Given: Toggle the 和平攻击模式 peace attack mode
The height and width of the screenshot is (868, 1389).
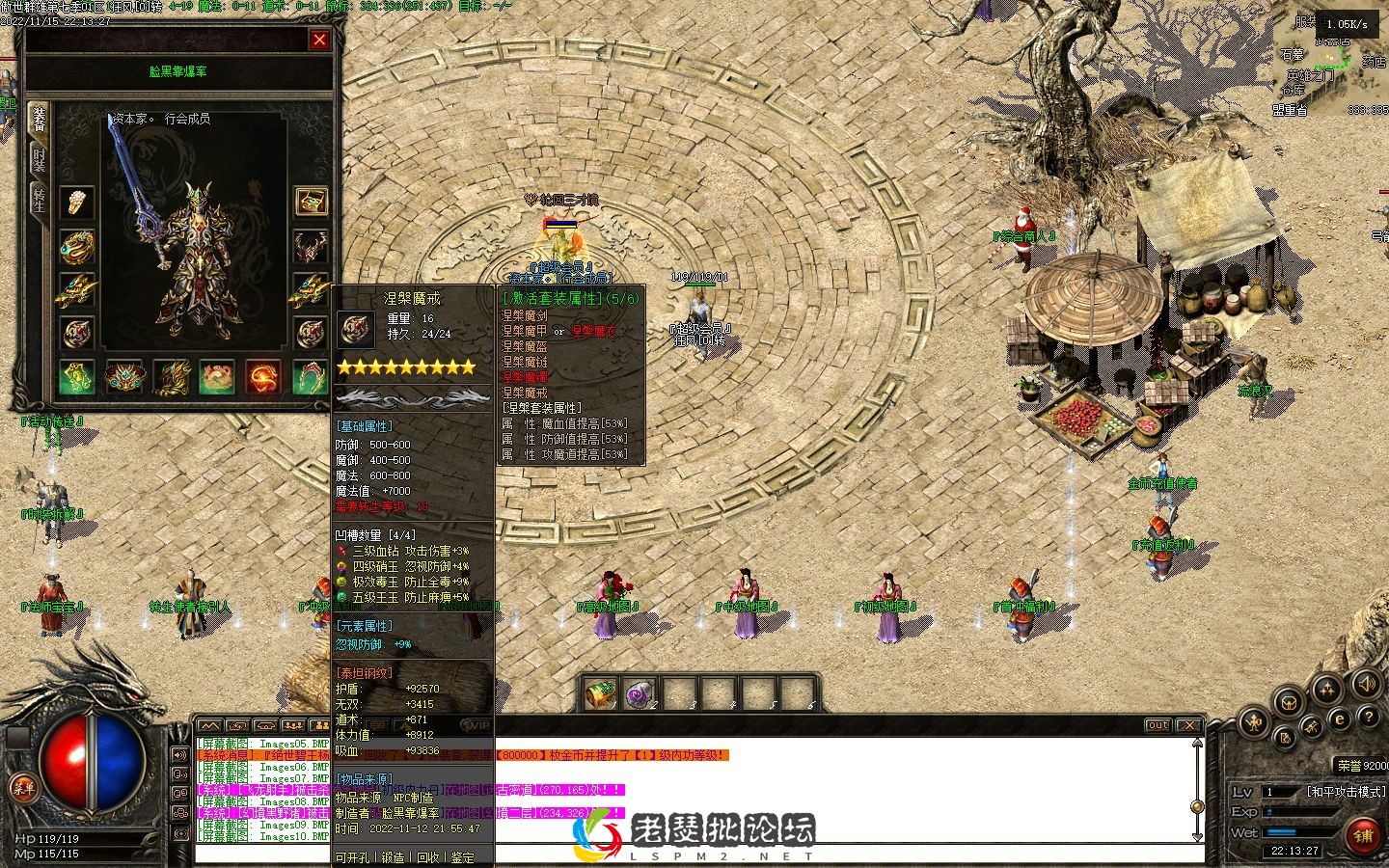Looking at the screenshot, I should [1346, 792].
